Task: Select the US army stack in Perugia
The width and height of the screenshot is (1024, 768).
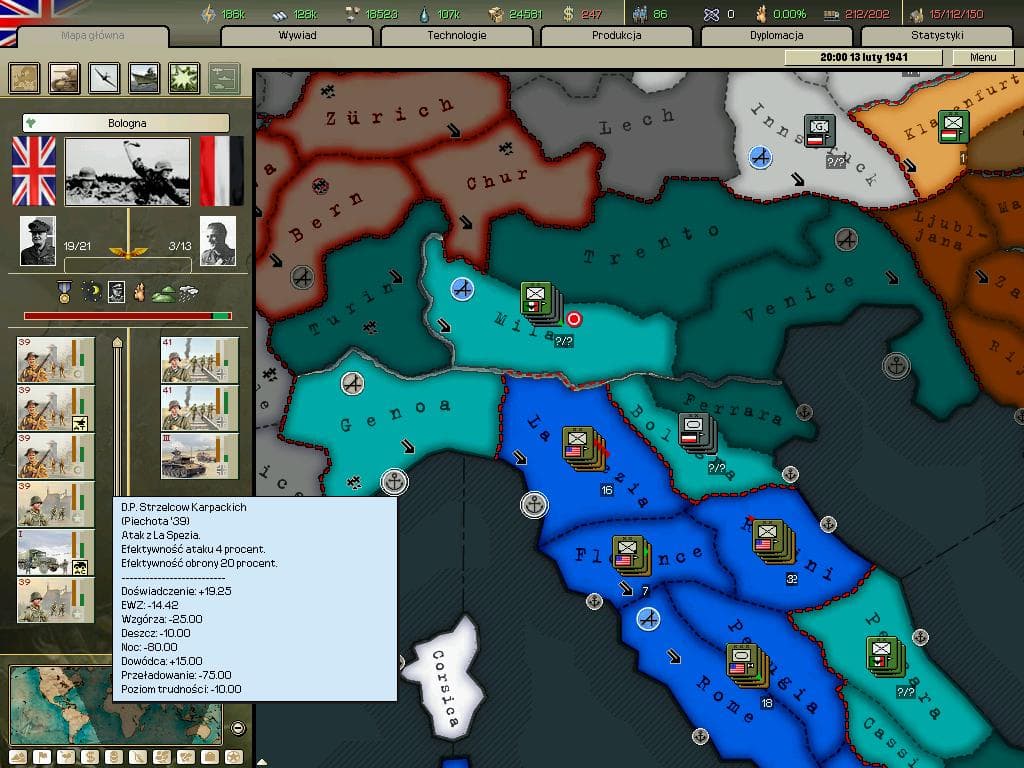Action: coord(741,661)
